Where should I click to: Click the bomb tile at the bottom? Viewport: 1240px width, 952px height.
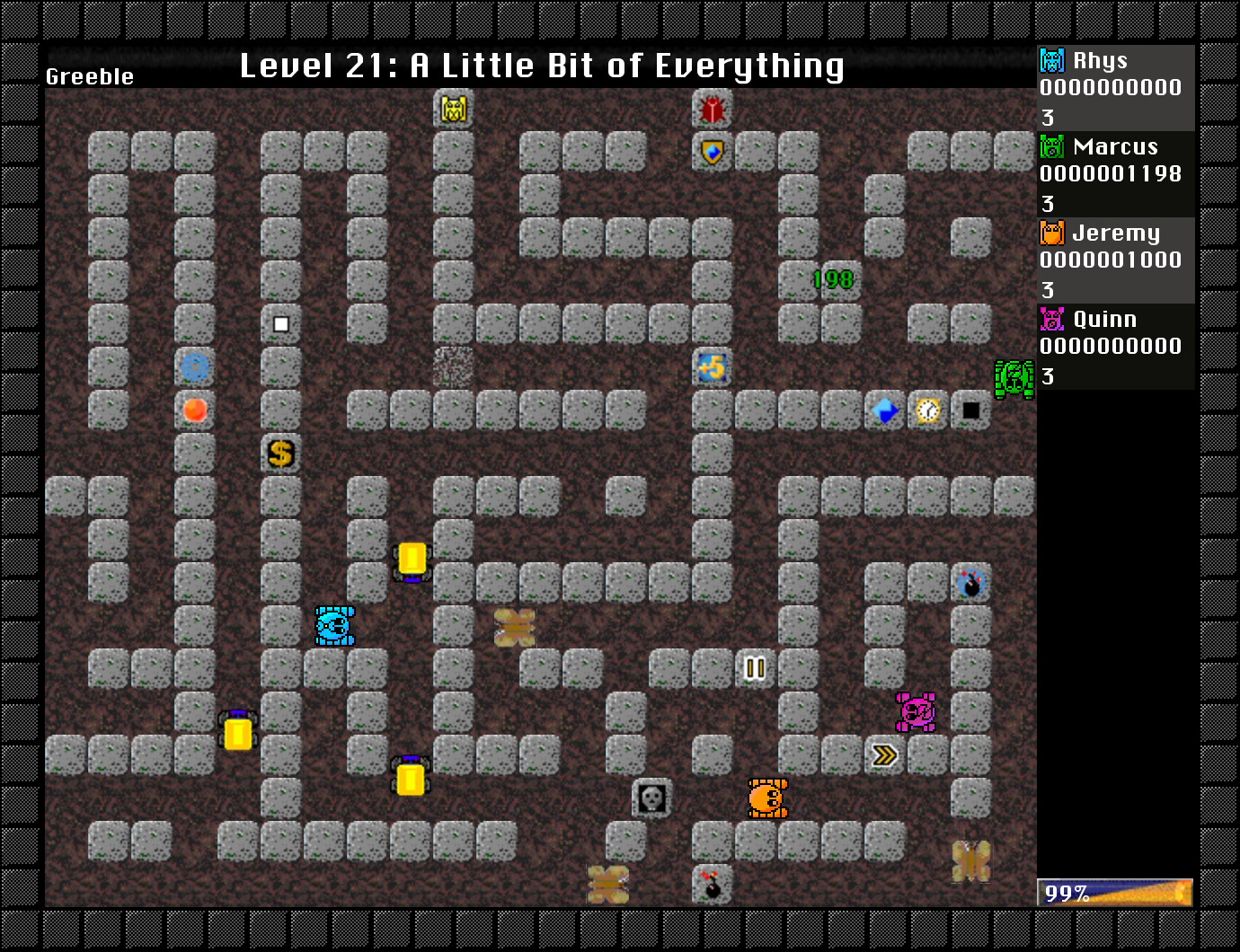pyautogui.click(x=711, y=885)
